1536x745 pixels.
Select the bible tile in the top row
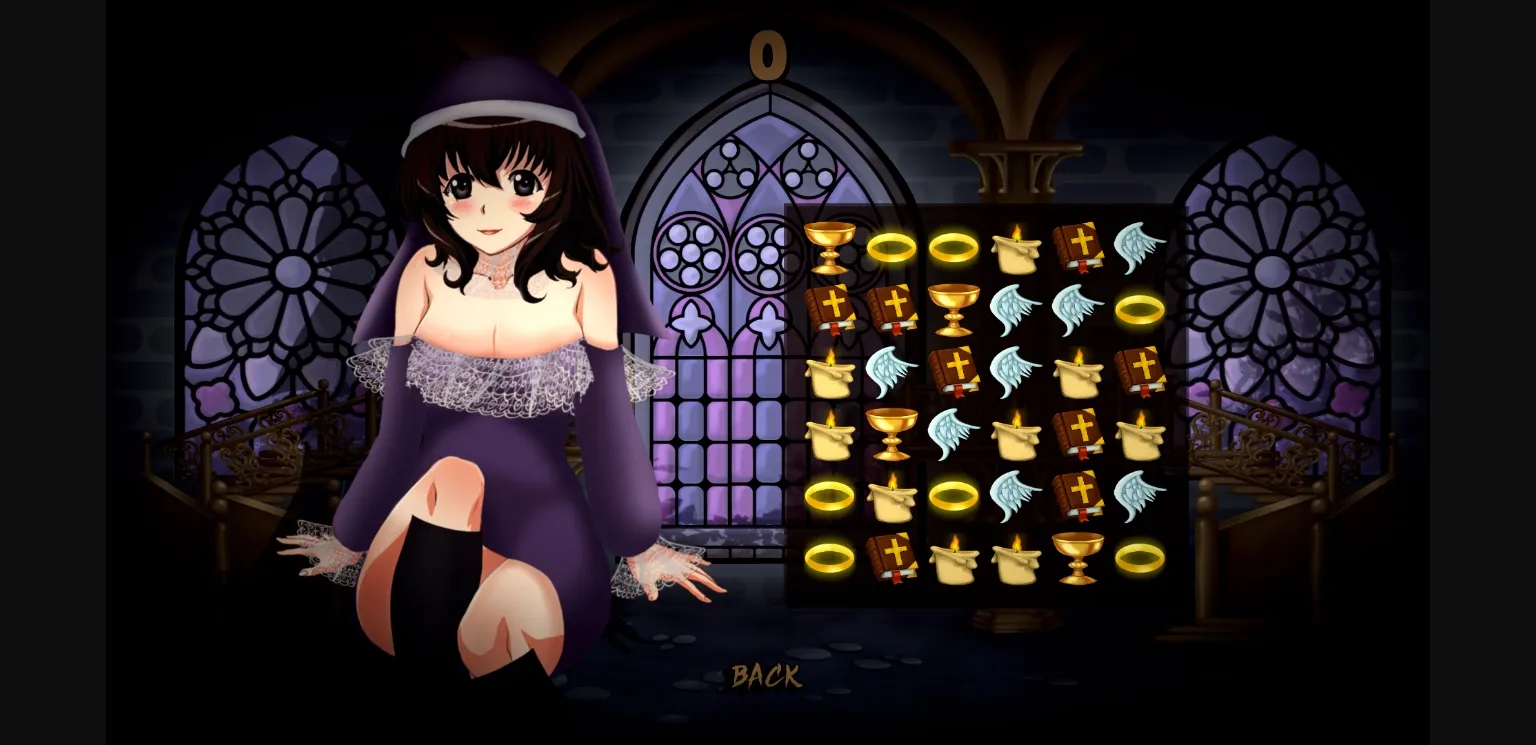(x=1078, y=247)
